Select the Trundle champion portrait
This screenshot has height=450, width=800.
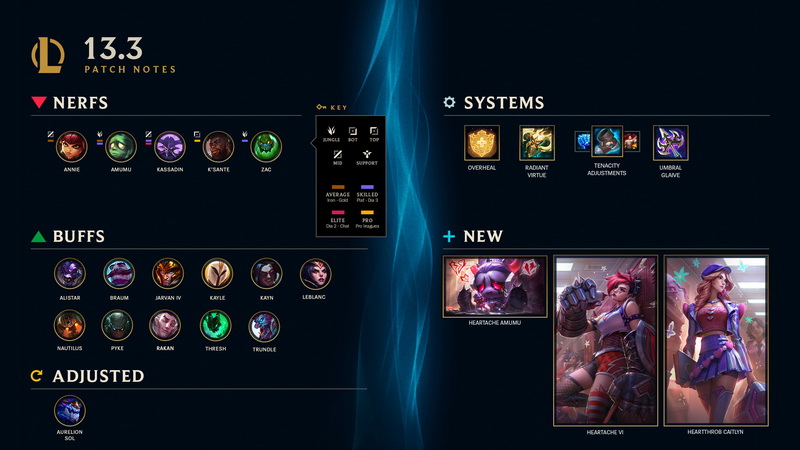(264, 325)
